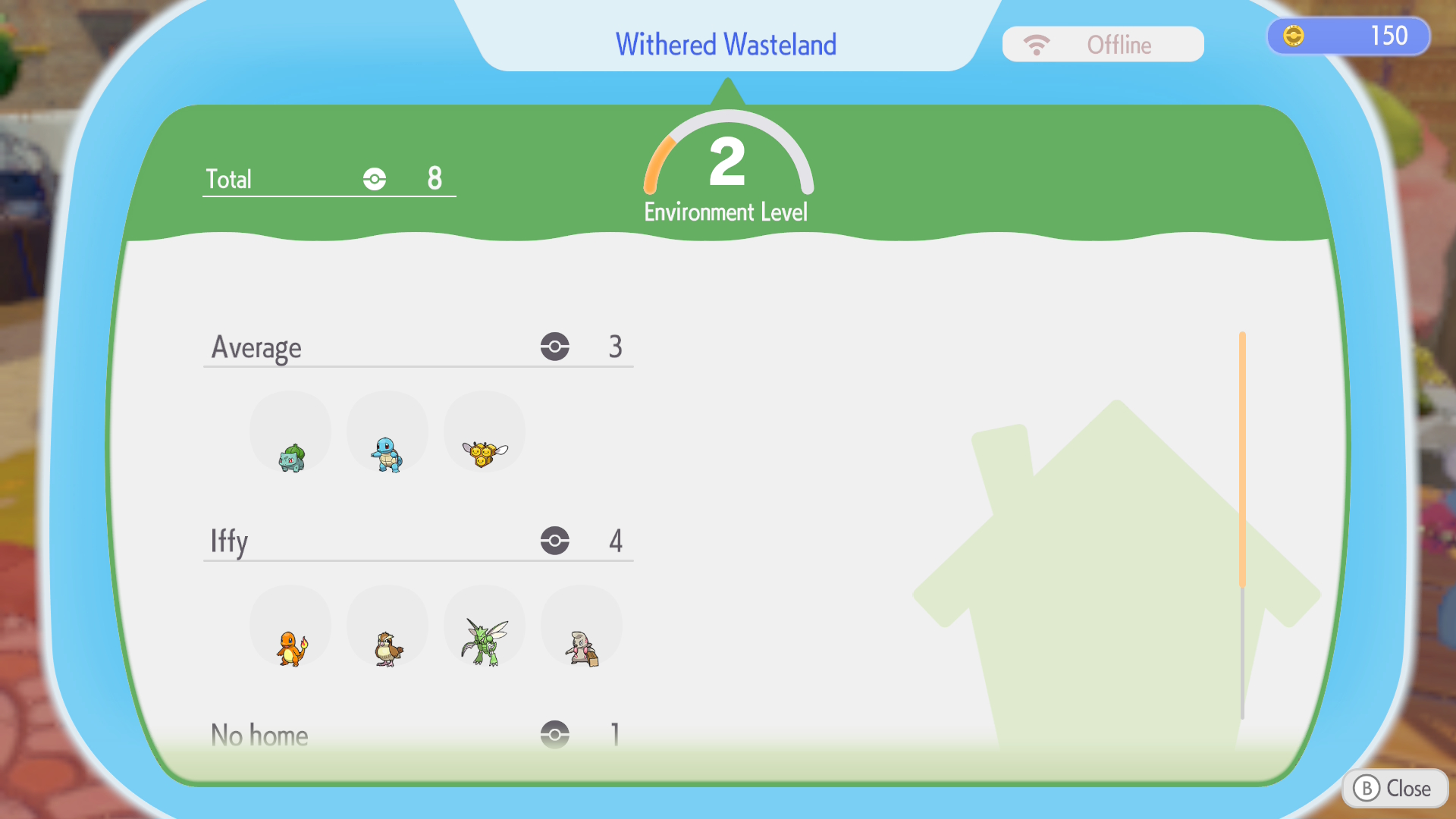1456x819 pixels.
Task: Select the Combee sprite under Average
Action: 485,450
